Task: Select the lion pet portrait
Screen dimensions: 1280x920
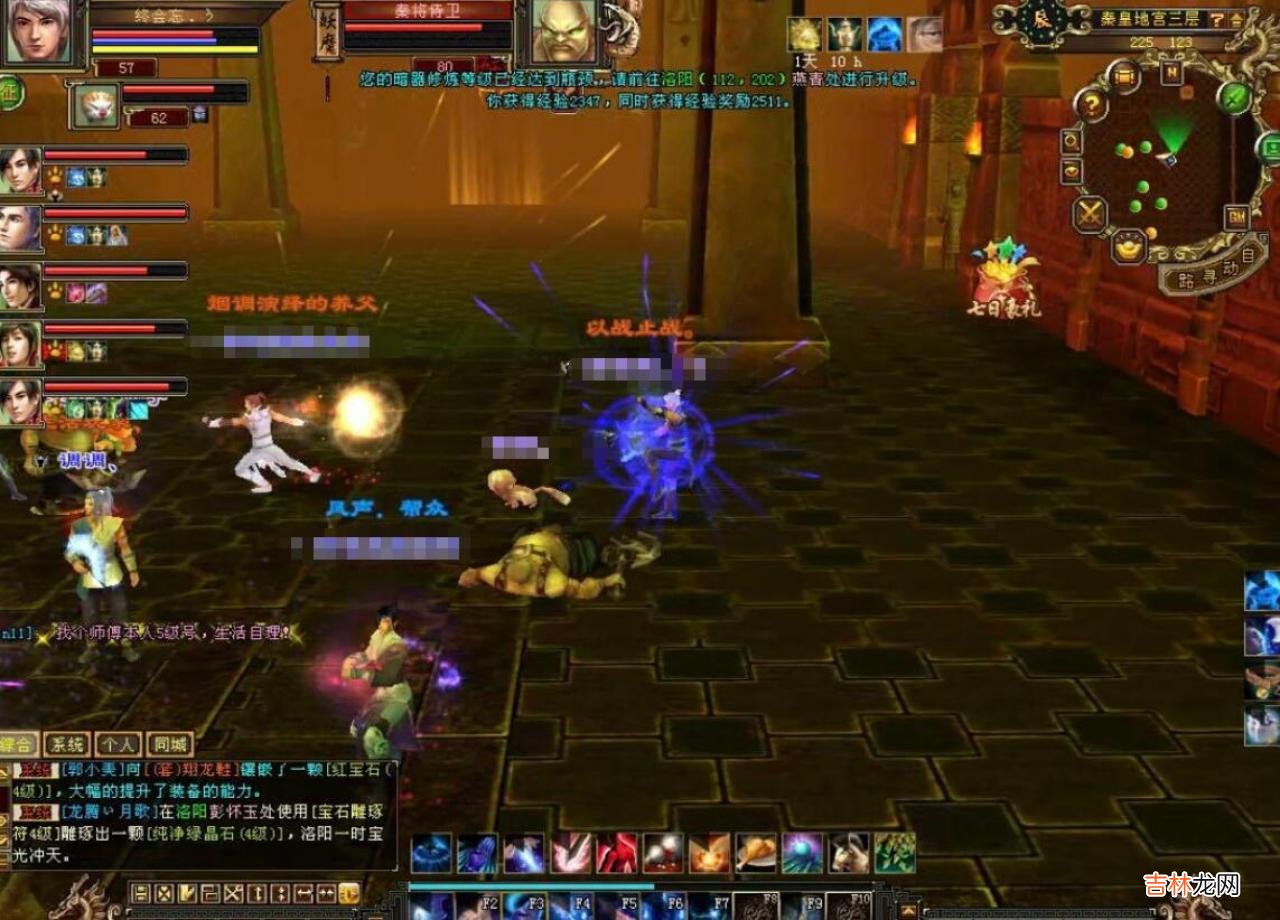Action: [x=96, y=104]
